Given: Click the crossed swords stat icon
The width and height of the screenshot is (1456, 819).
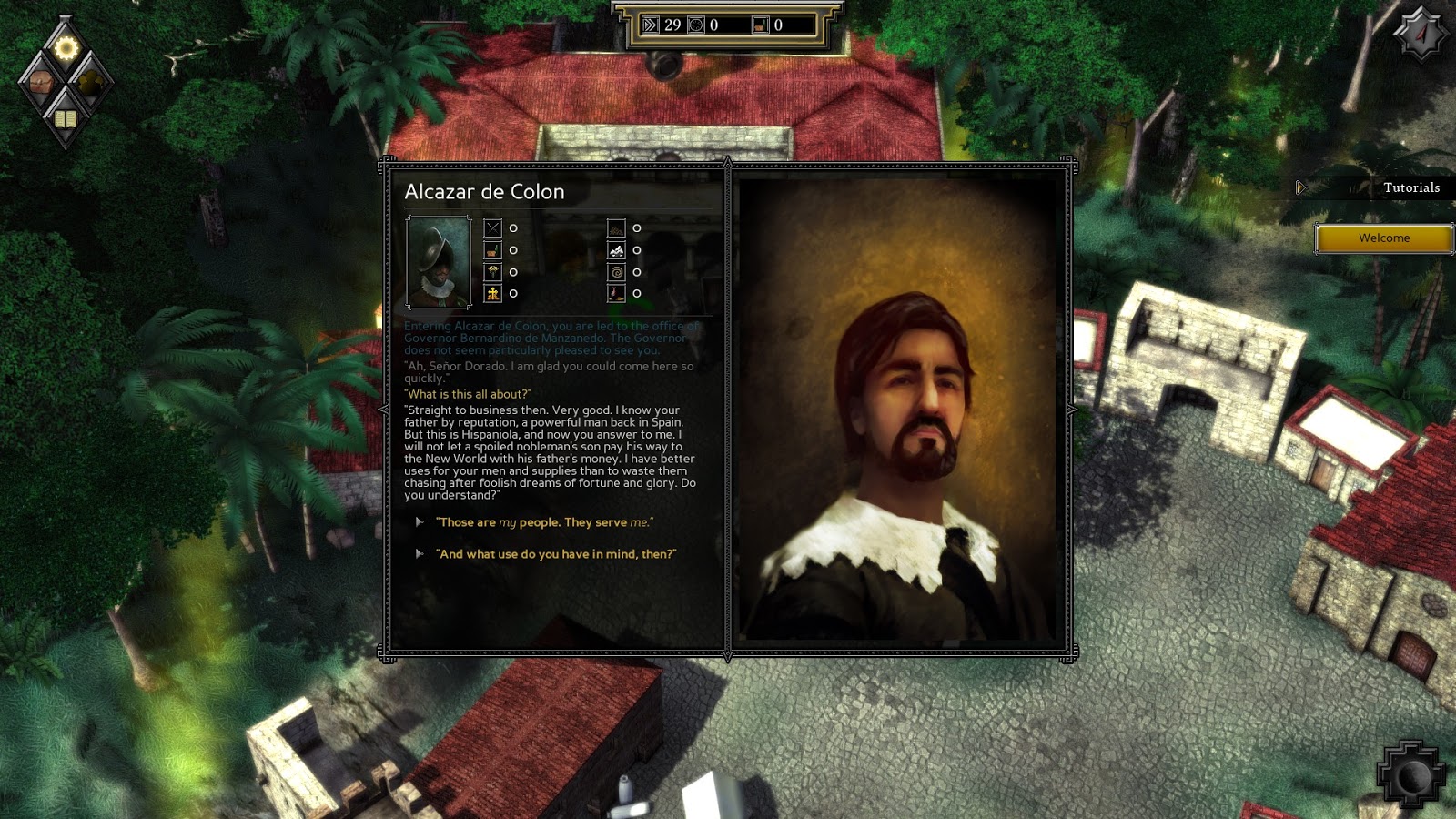Looking at the screenshot, I should [492, 227].
